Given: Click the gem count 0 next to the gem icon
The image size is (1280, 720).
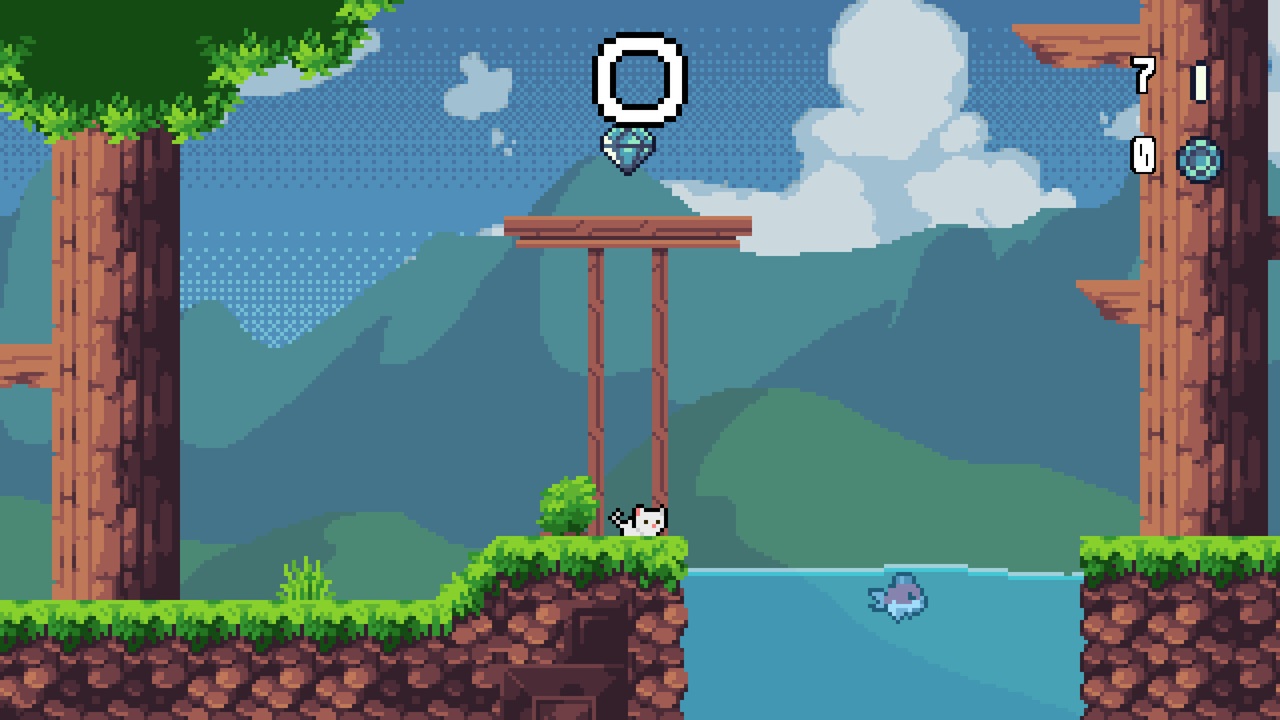Looking at the screenshot, I should tap(1144, 157).
